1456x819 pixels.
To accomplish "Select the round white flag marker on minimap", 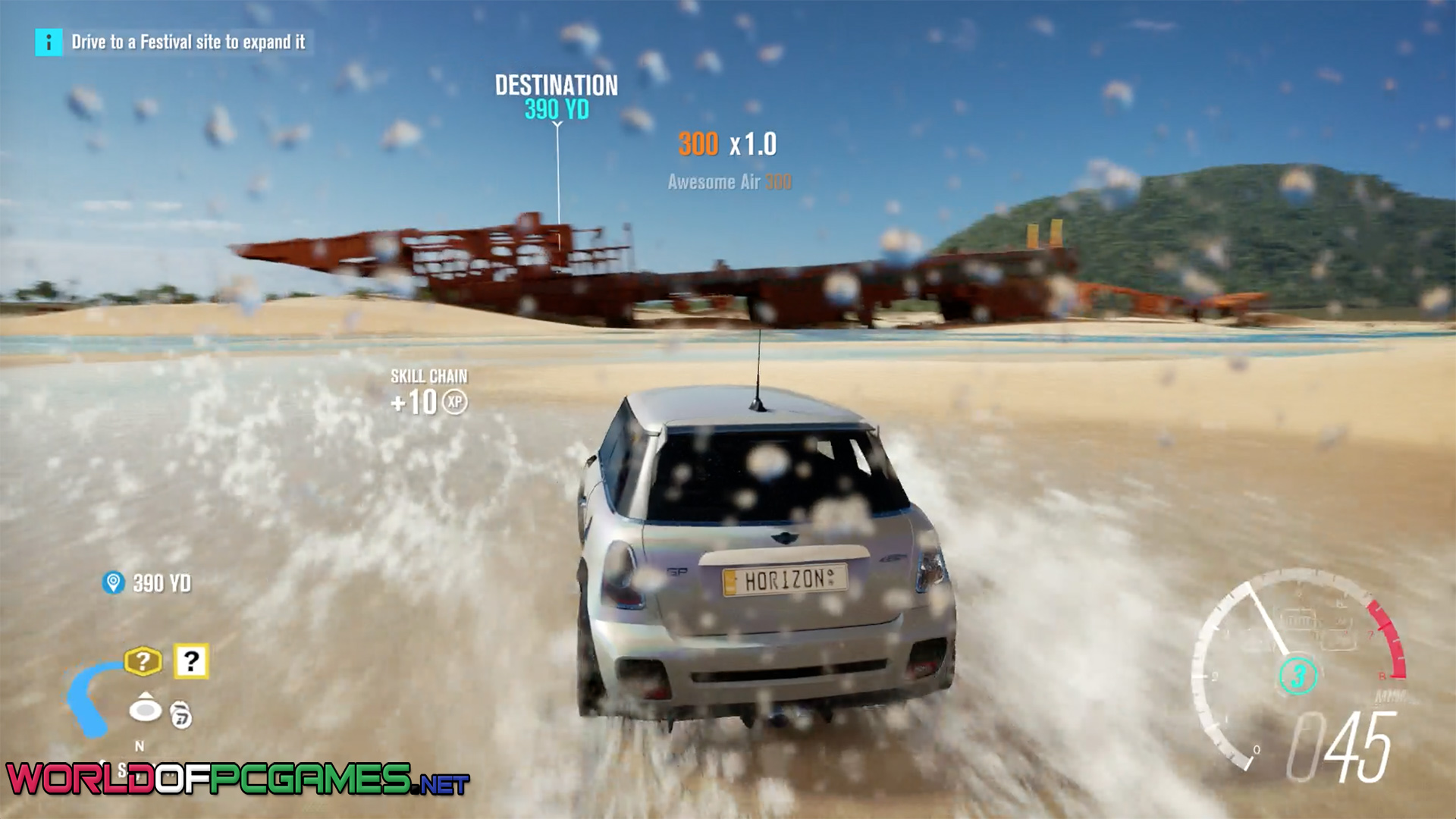I will tap(181, 715).
